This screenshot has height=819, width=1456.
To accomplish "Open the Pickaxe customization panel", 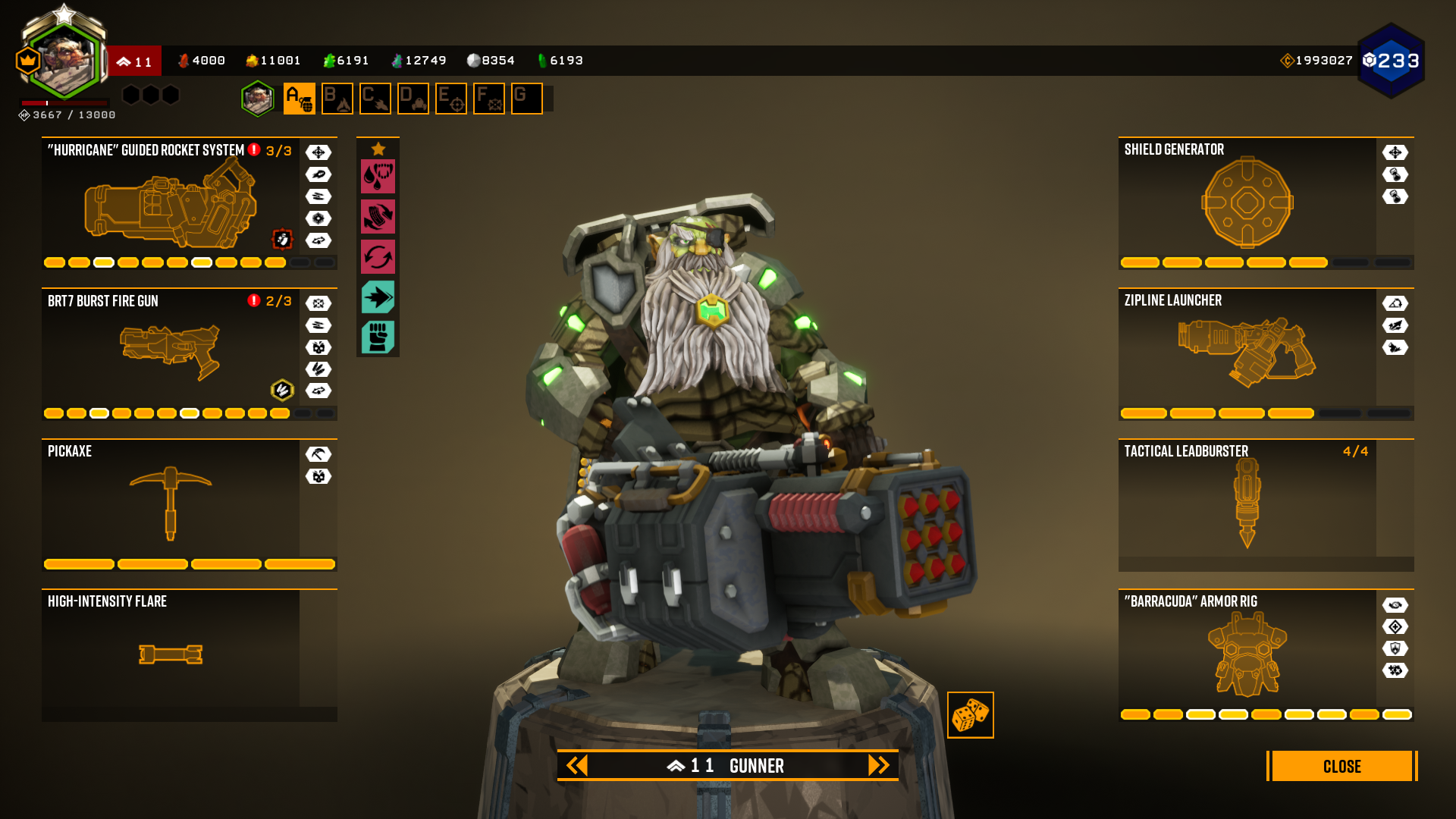I will pos(171,504).
